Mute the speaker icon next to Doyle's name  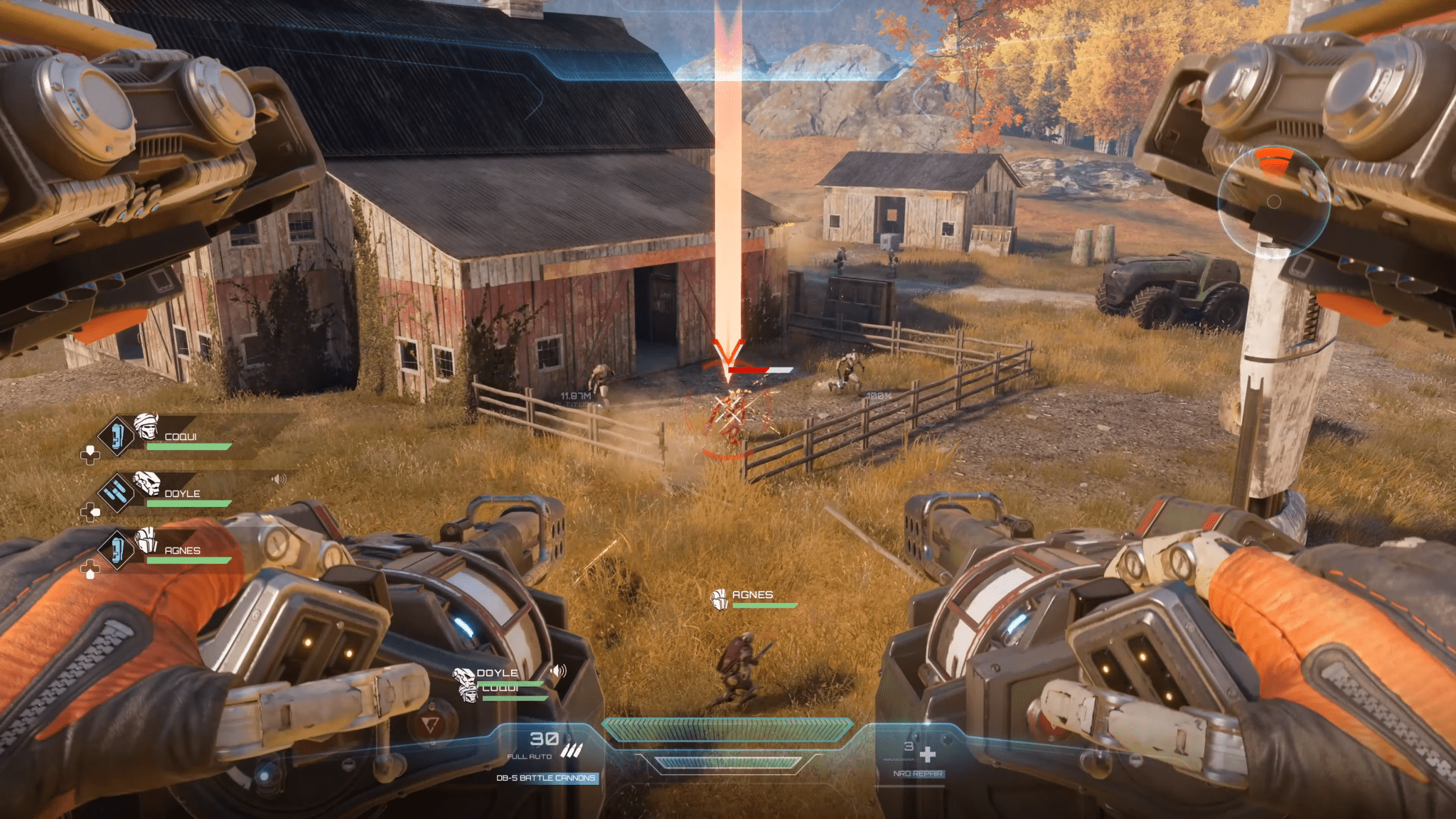pos(278,478)
